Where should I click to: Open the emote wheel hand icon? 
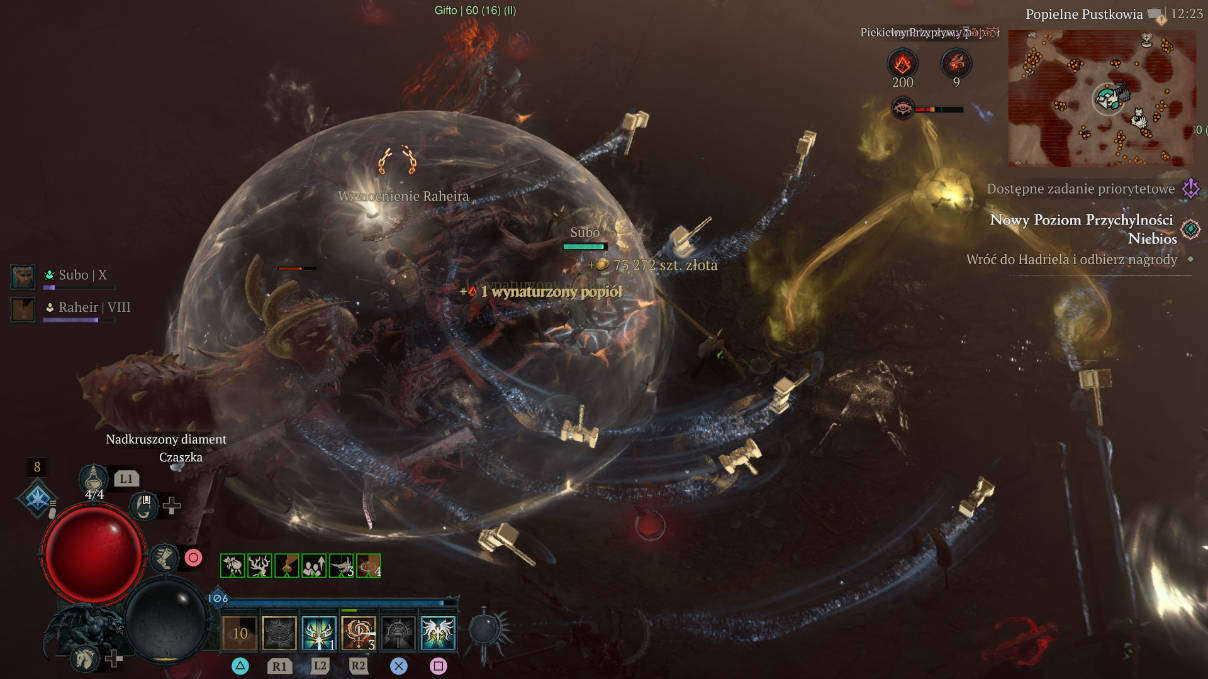146,506
